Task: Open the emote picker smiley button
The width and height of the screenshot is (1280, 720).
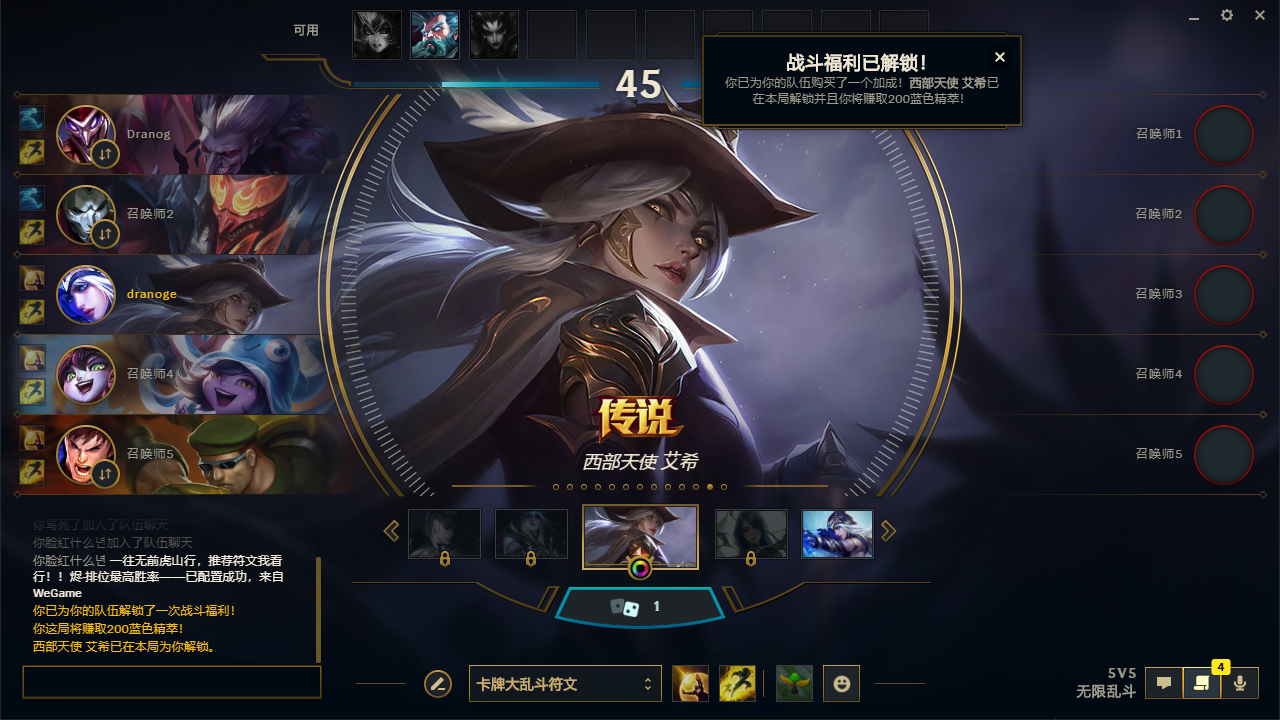Action: coord(841,684)
